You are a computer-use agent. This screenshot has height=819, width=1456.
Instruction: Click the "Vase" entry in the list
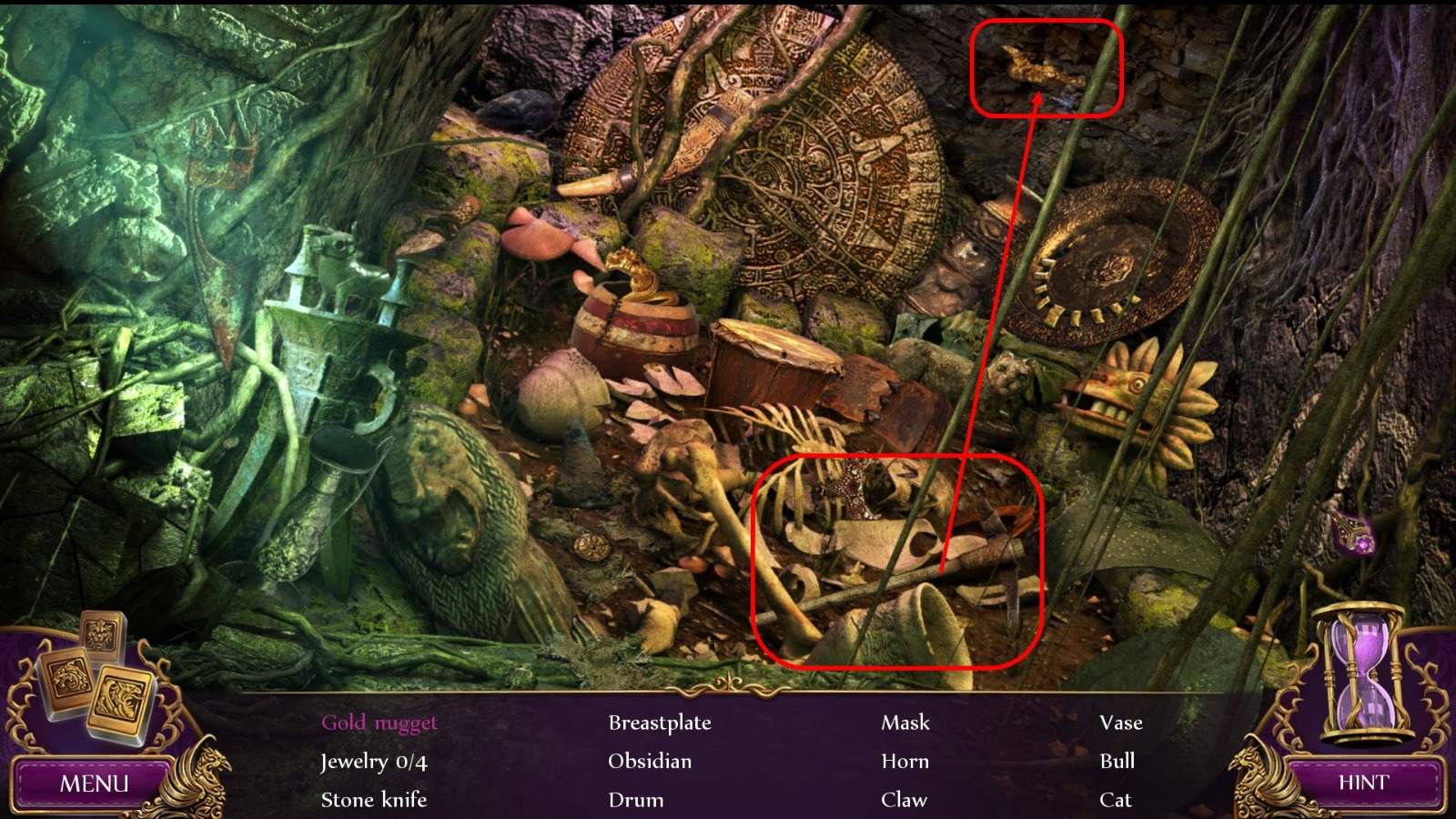point(1121,723)
